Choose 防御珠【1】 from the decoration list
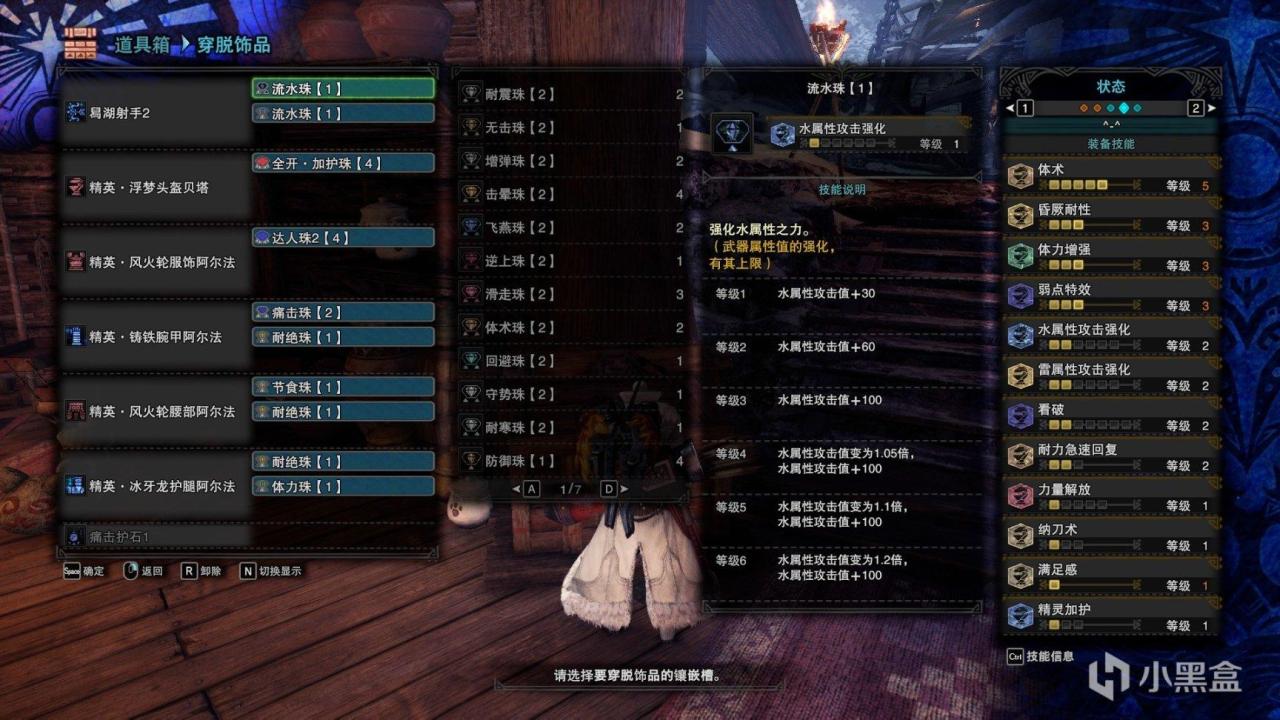Viewport: 1280px width, 720px height. click(570, 461)
